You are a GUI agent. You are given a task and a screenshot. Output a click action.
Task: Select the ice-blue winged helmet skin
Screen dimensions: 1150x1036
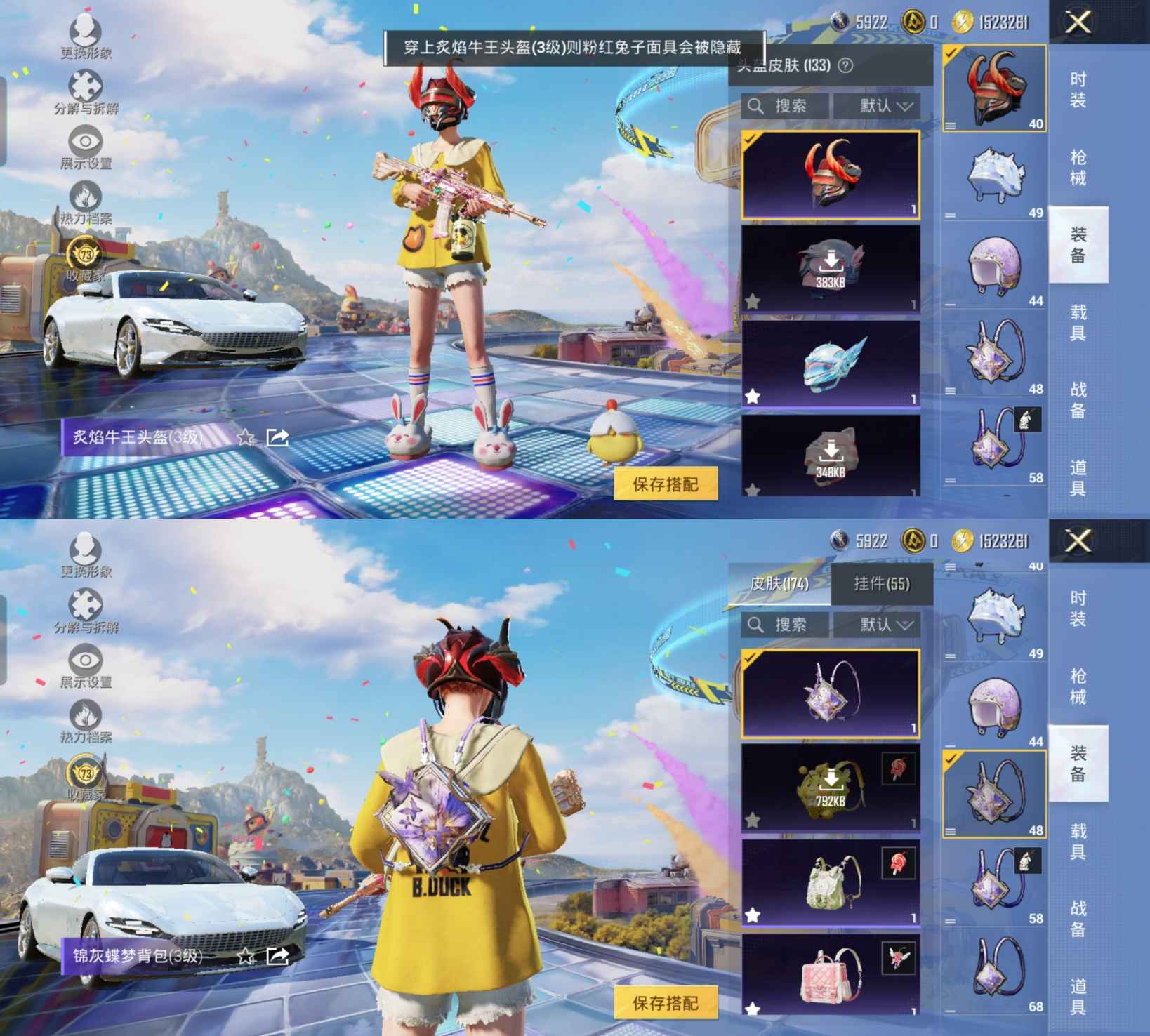(831, 364)
